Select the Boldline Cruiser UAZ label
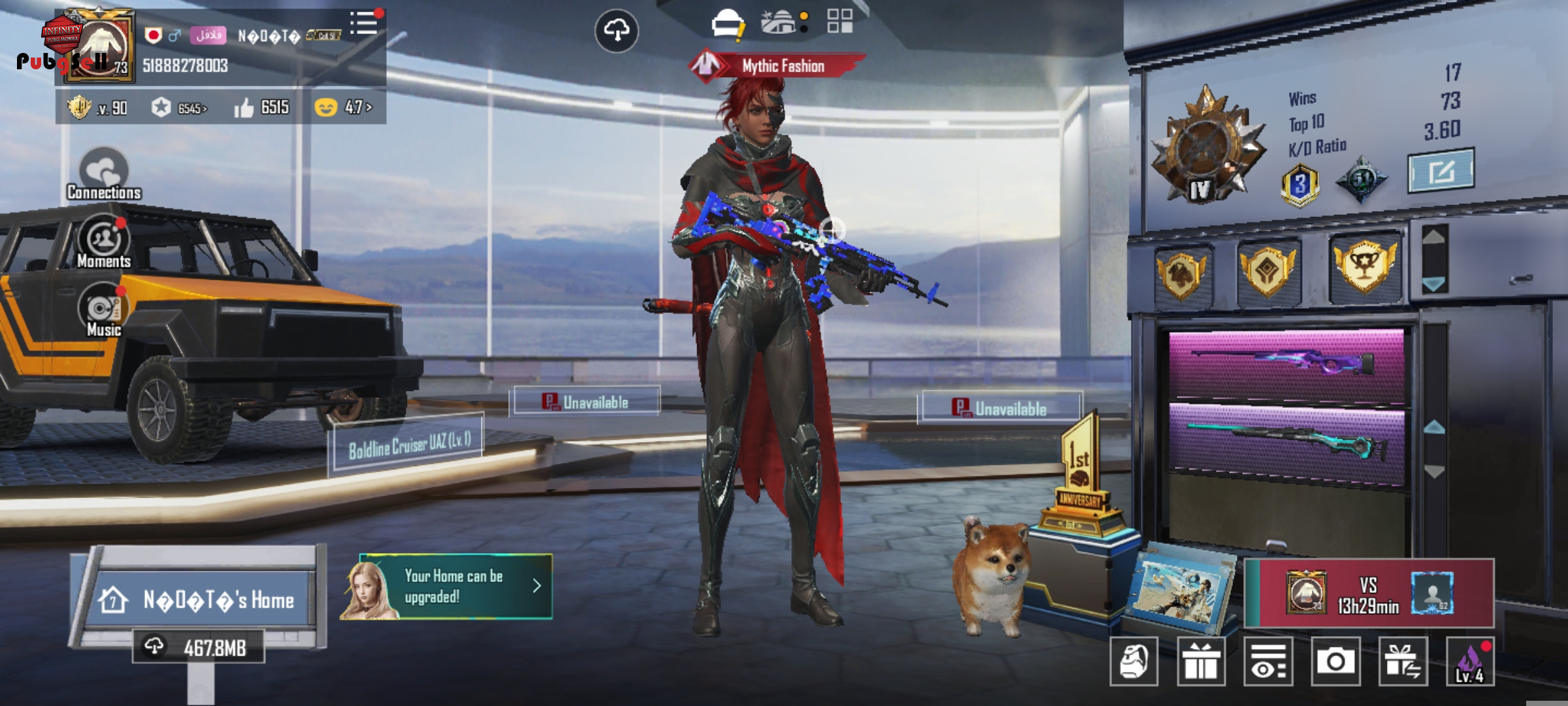Screen dimensions: 1568x706 point(408,445)
